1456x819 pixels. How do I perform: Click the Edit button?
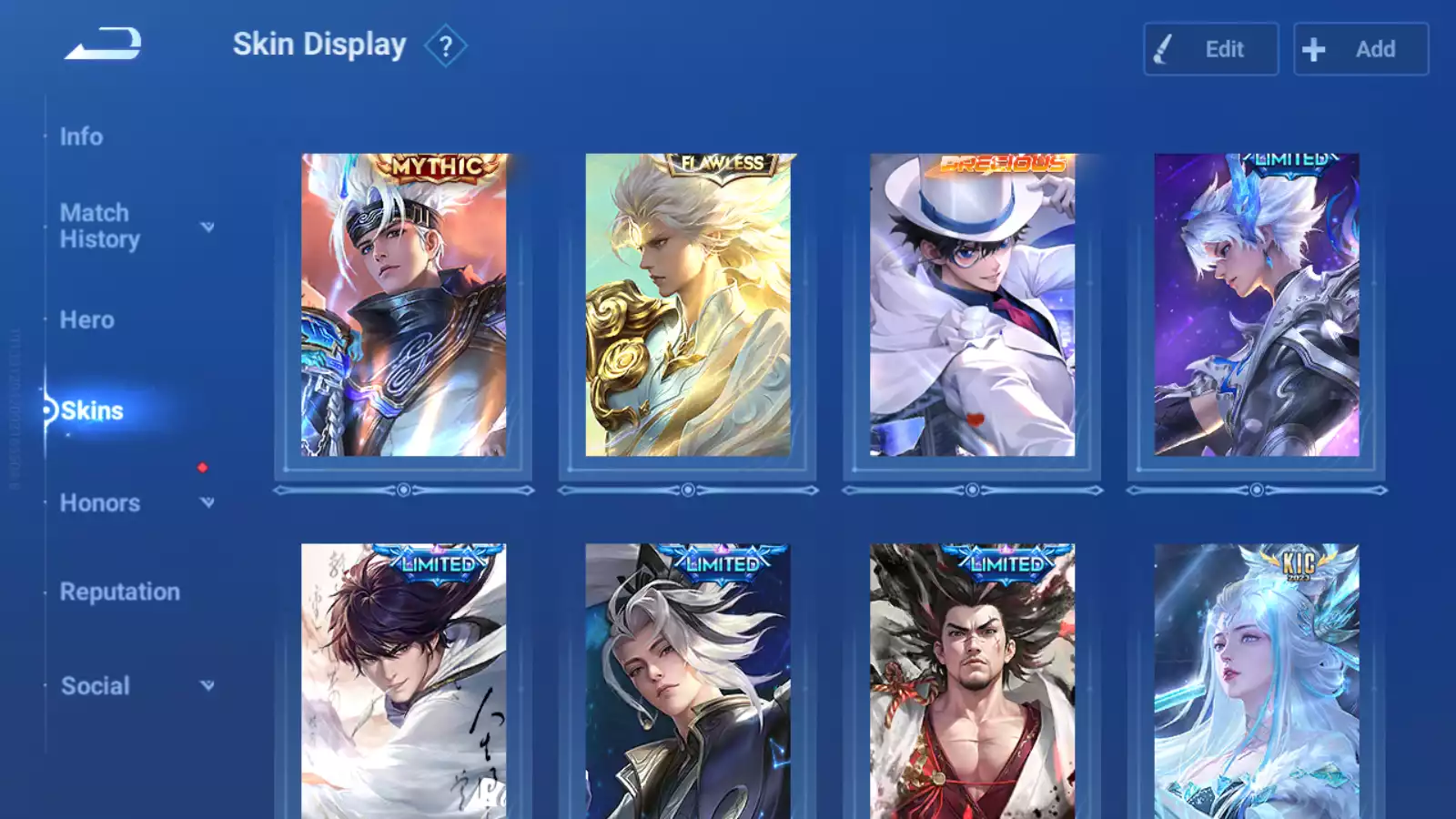pos(1210,49)
